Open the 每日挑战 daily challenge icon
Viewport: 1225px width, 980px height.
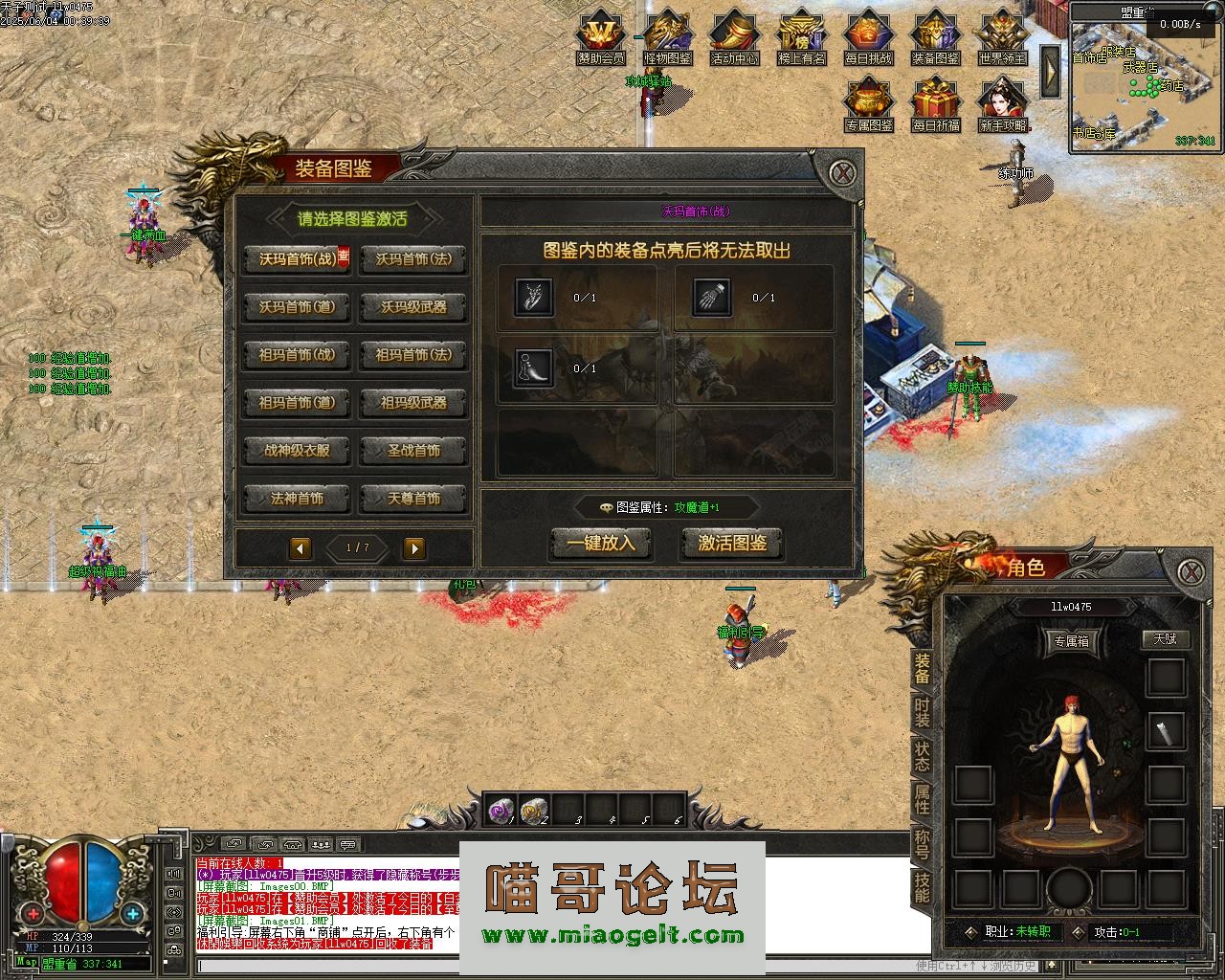869,38
